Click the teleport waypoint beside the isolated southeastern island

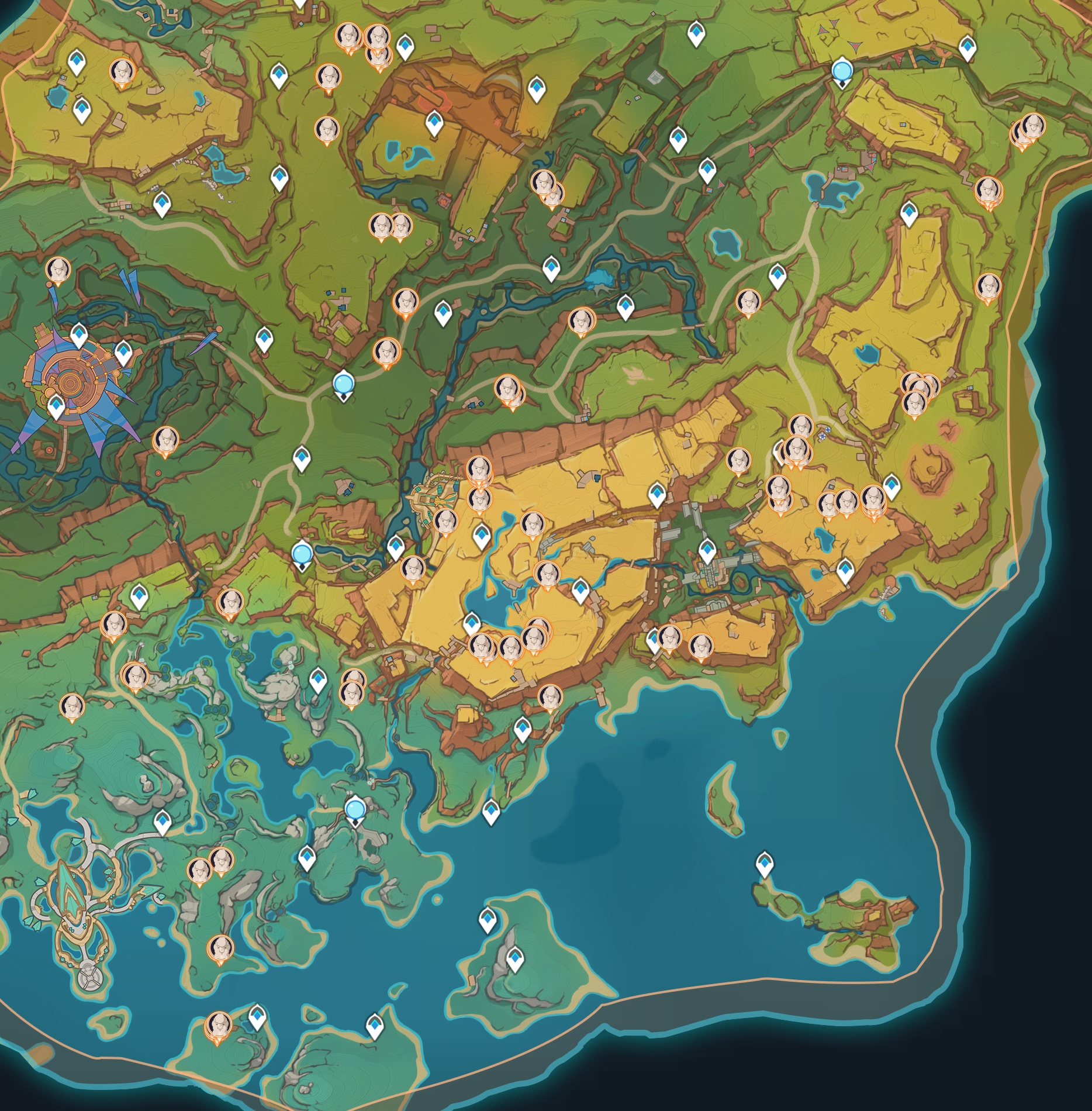(x=765, y=864)
